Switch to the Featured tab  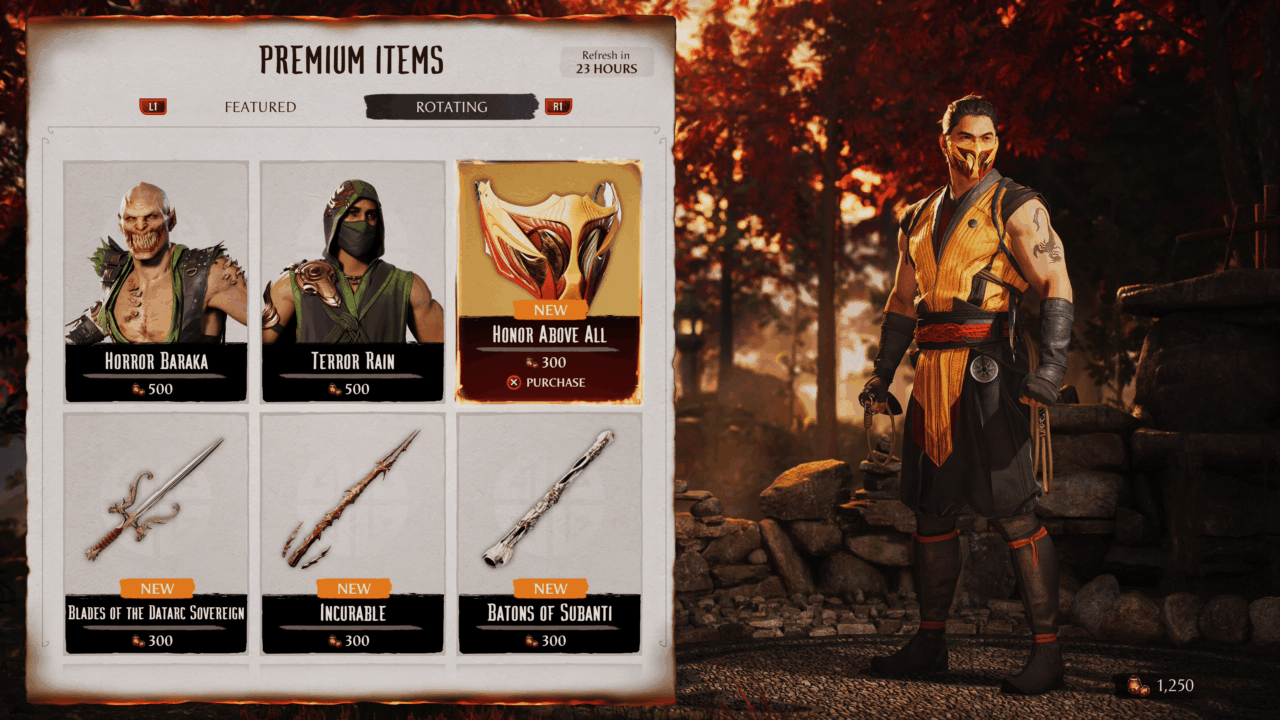click(260, 107)
